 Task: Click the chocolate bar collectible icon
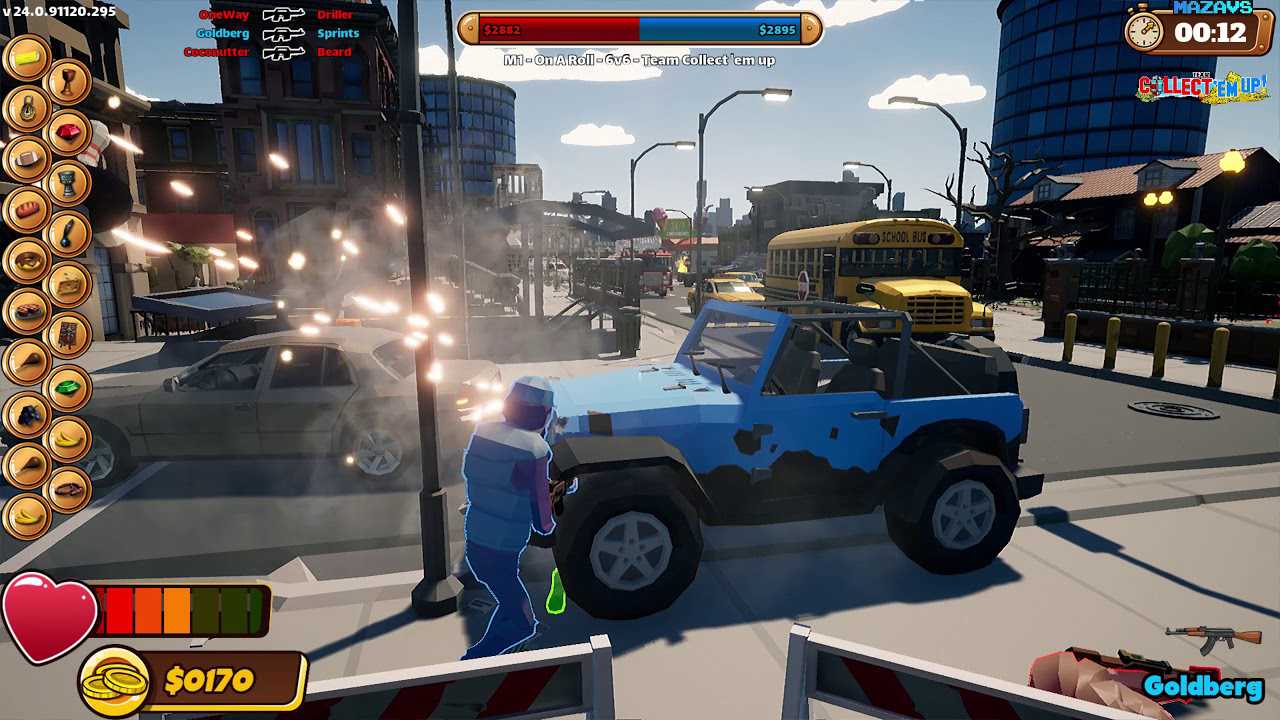68,336
